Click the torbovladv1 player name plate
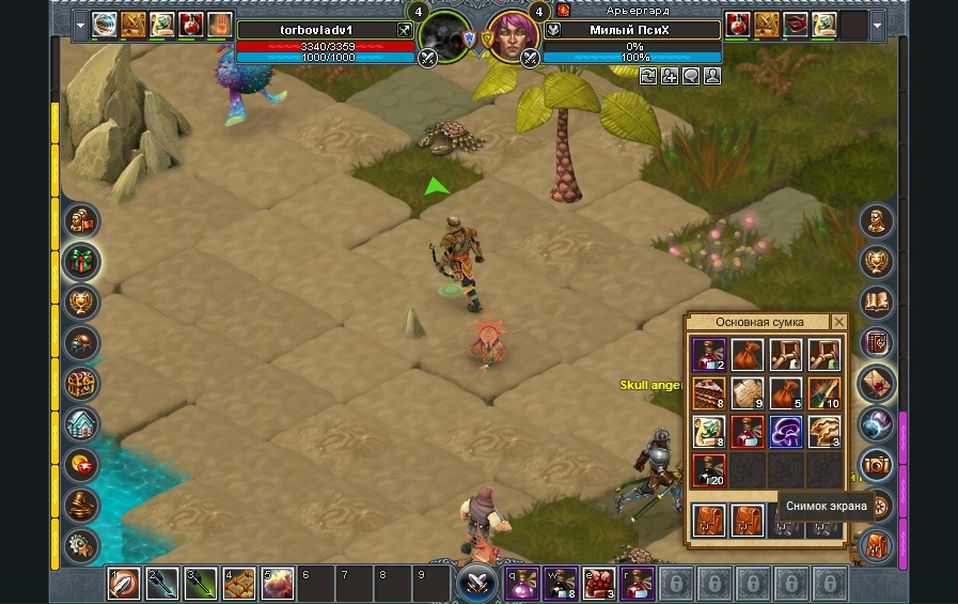Screen dimensions: 958x604 pyautogui.click(x=316, y=30)
